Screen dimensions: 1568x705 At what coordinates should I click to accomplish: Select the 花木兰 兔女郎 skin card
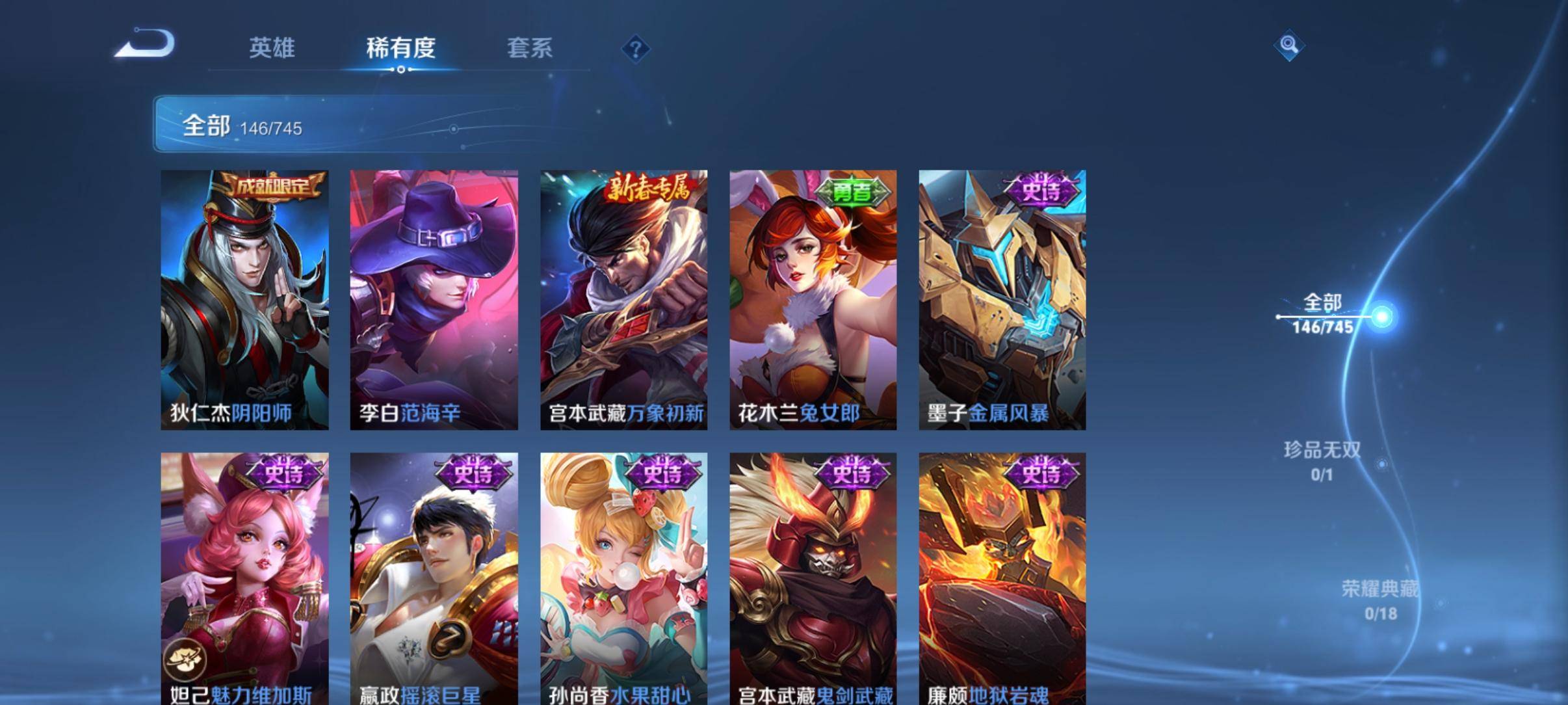(813, 299)
